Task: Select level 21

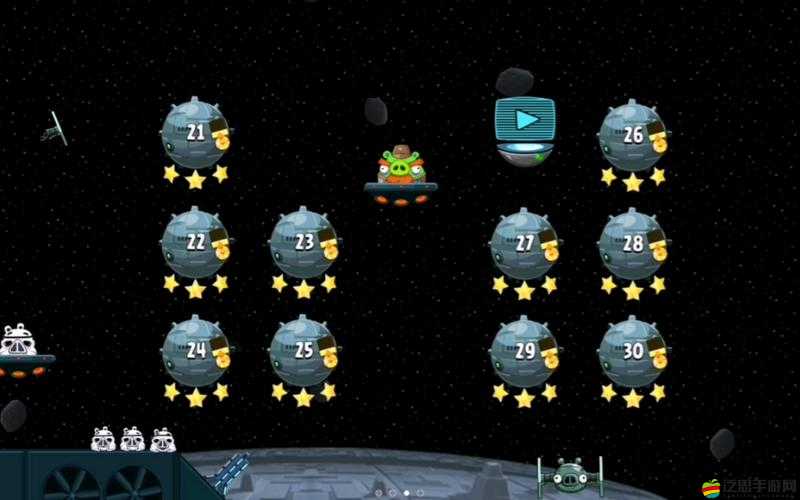Action: coord(196,134)
